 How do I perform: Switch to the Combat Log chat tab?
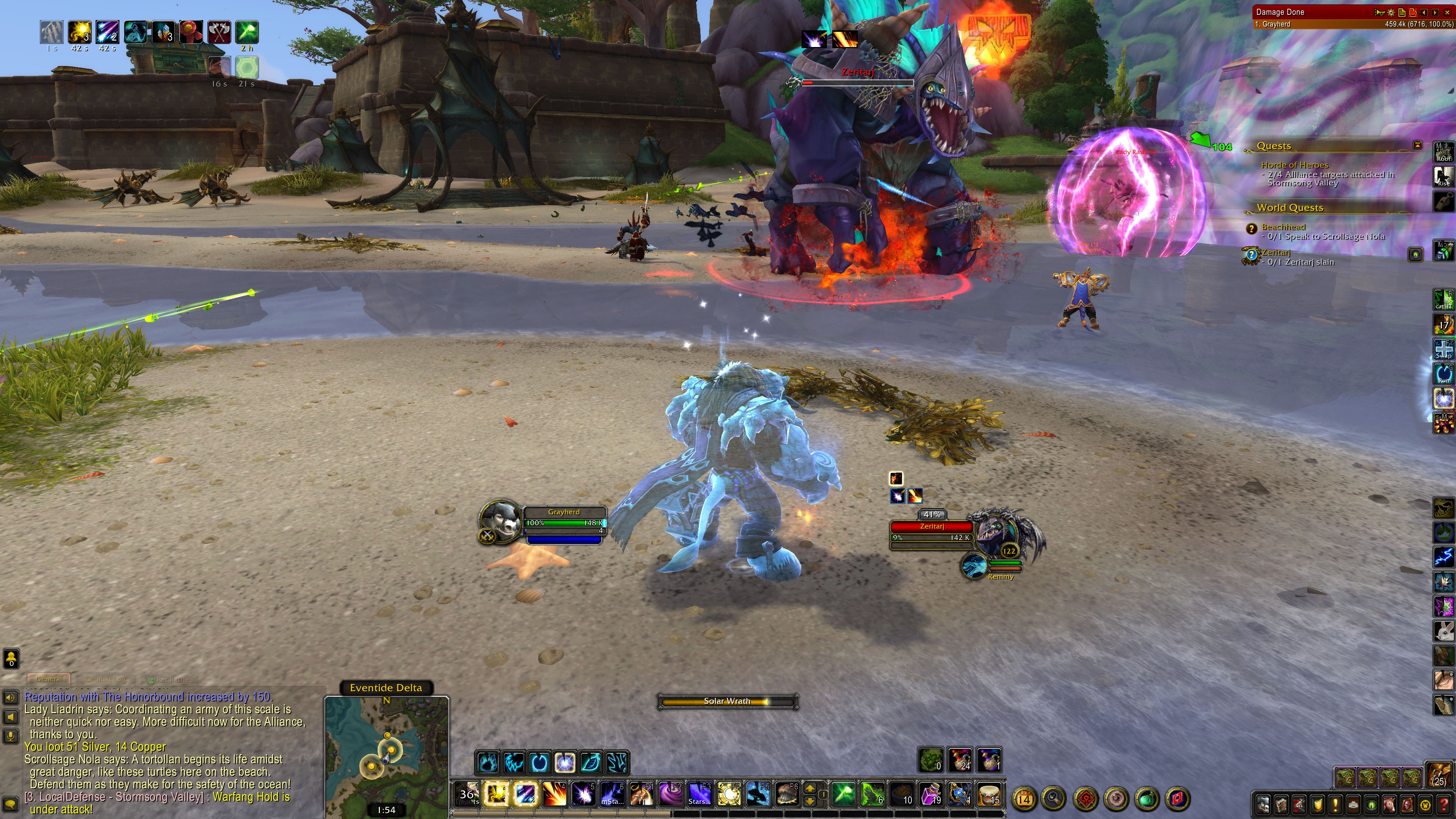pyautogui.click(x=106, y=679)
